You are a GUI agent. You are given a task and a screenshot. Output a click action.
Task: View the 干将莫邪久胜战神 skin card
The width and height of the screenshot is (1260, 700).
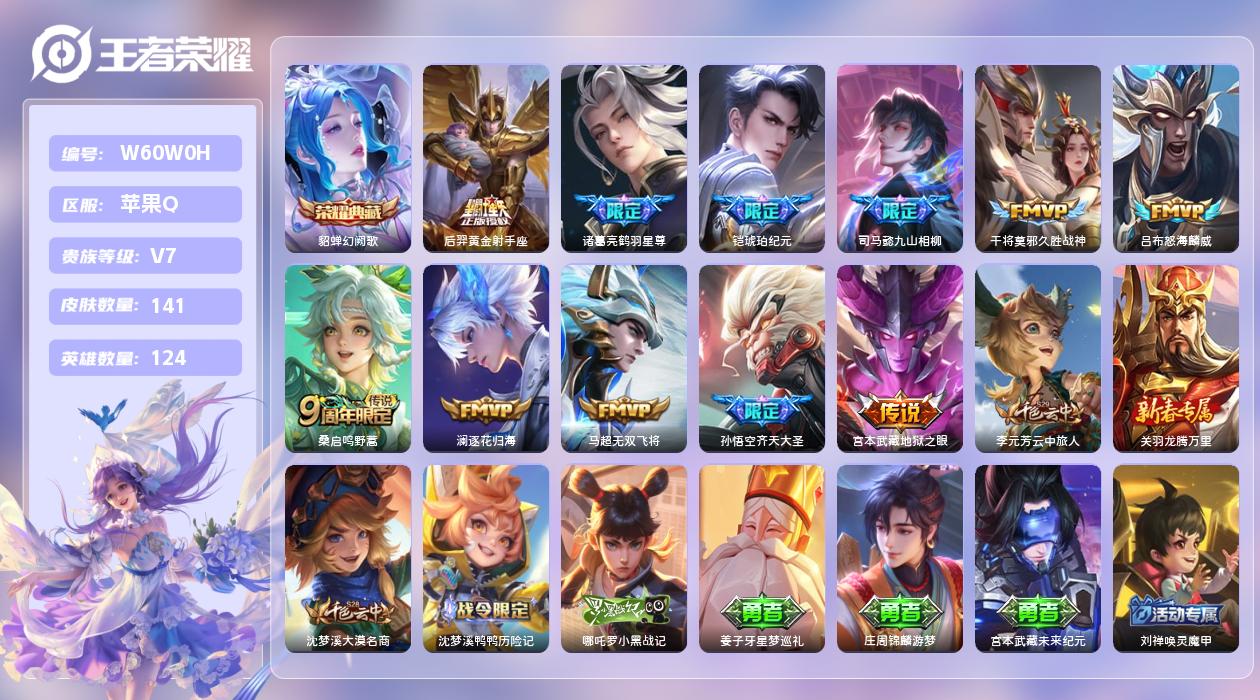pyautogui.click(x=1038, y=158)
